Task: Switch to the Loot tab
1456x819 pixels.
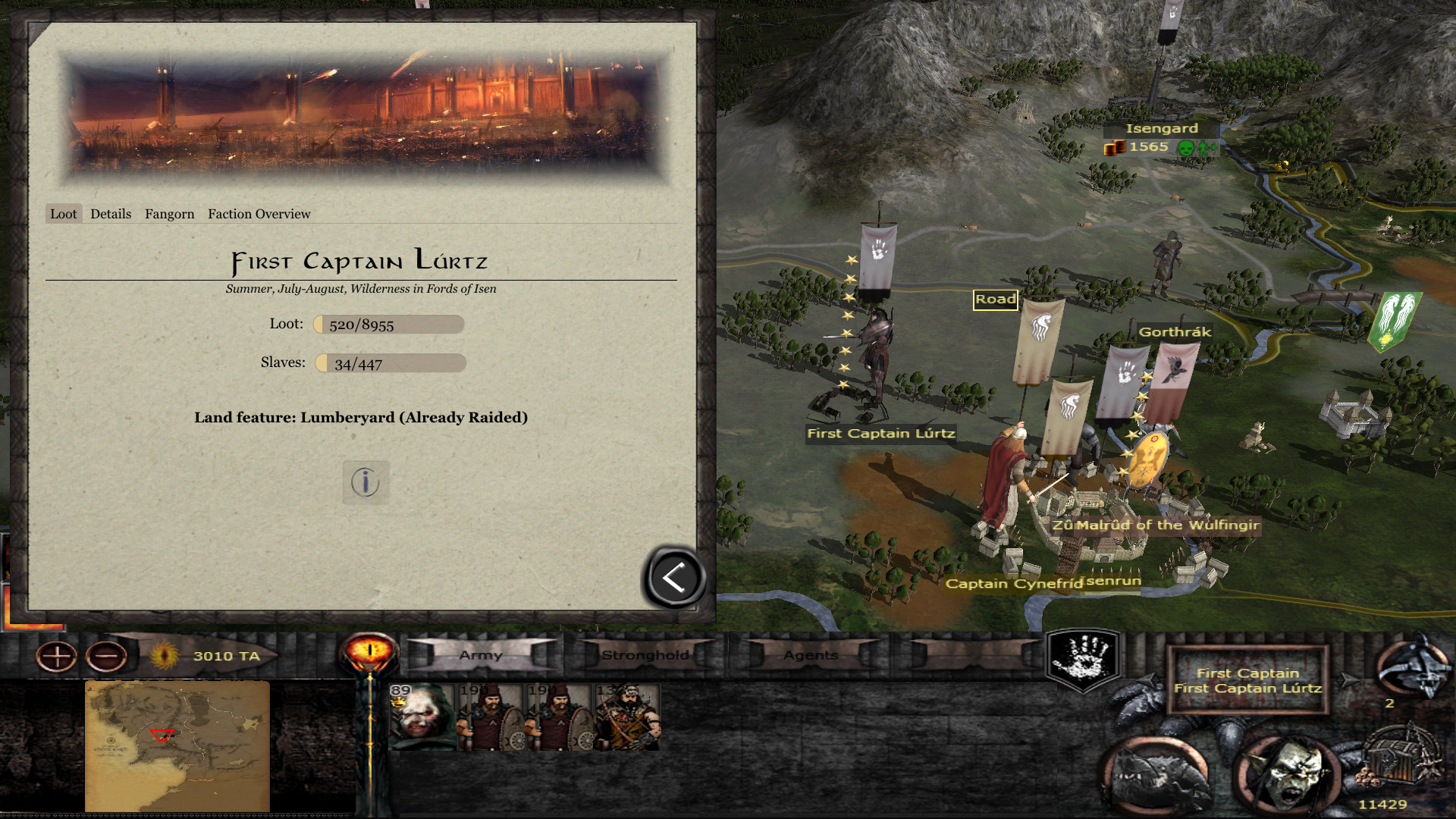Action: pos(64,214)
